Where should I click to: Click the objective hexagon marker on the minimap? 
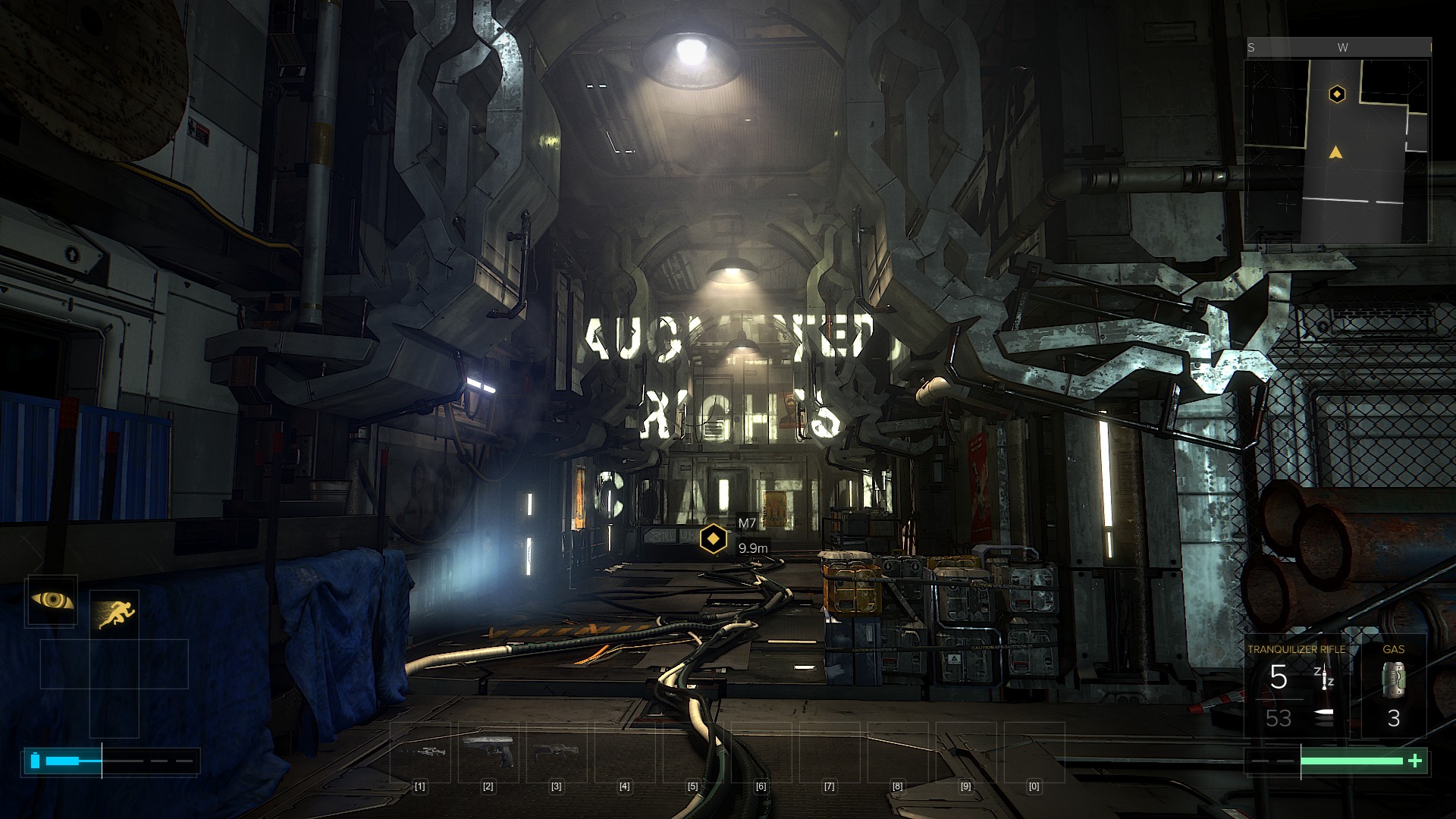(1337, 94)
